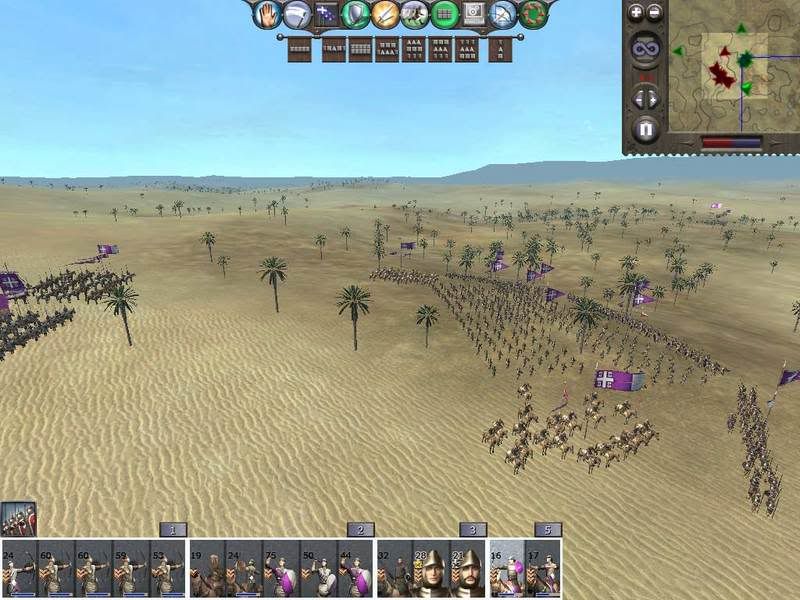The height and width of the screenshot is (600, 800).
Task: Select group 2 number tab
Action: [360, 529]
